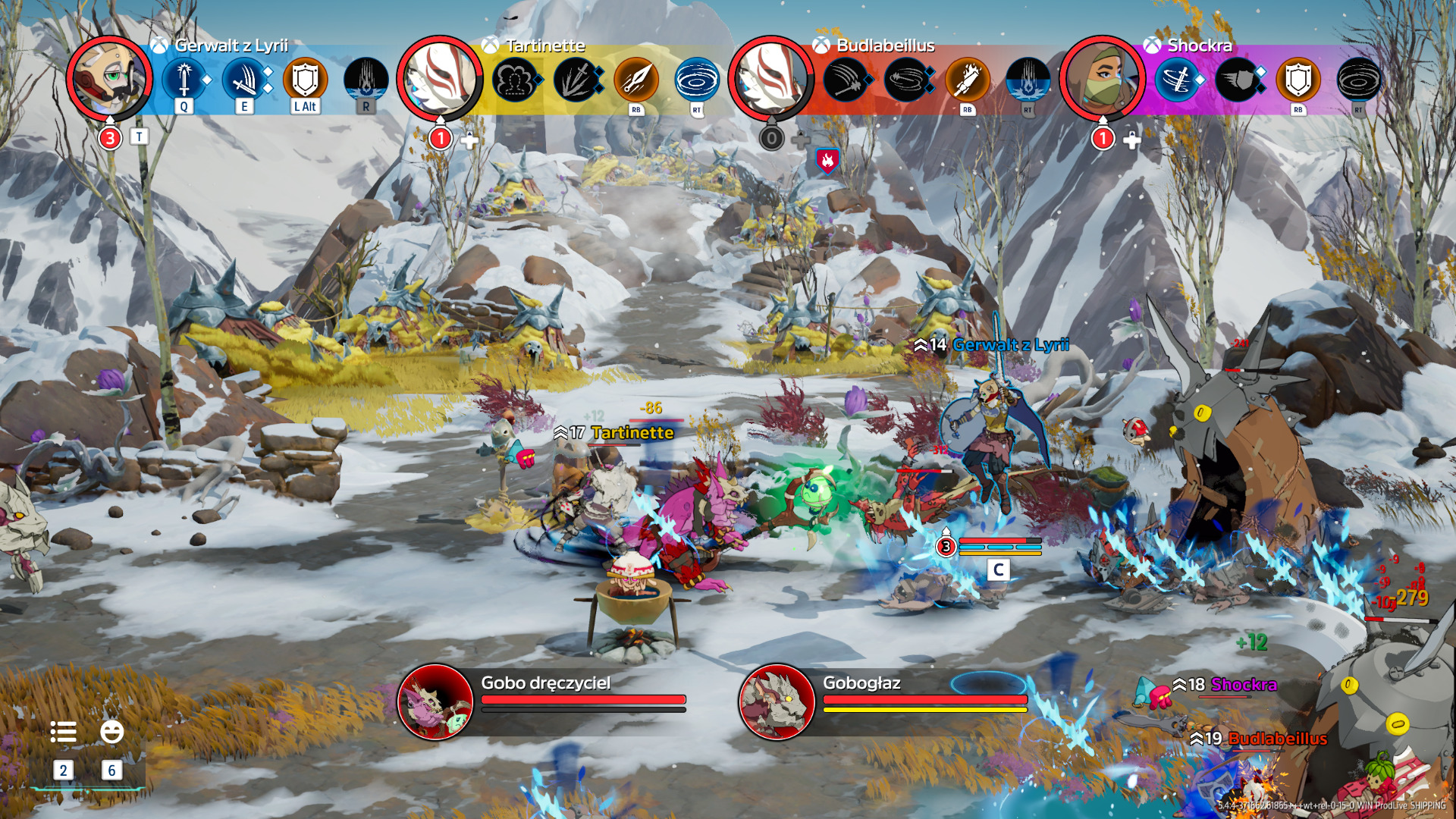Select Tartinette's fox mask portrait
Screen dimensions: 1456x819
pos(440,79)
